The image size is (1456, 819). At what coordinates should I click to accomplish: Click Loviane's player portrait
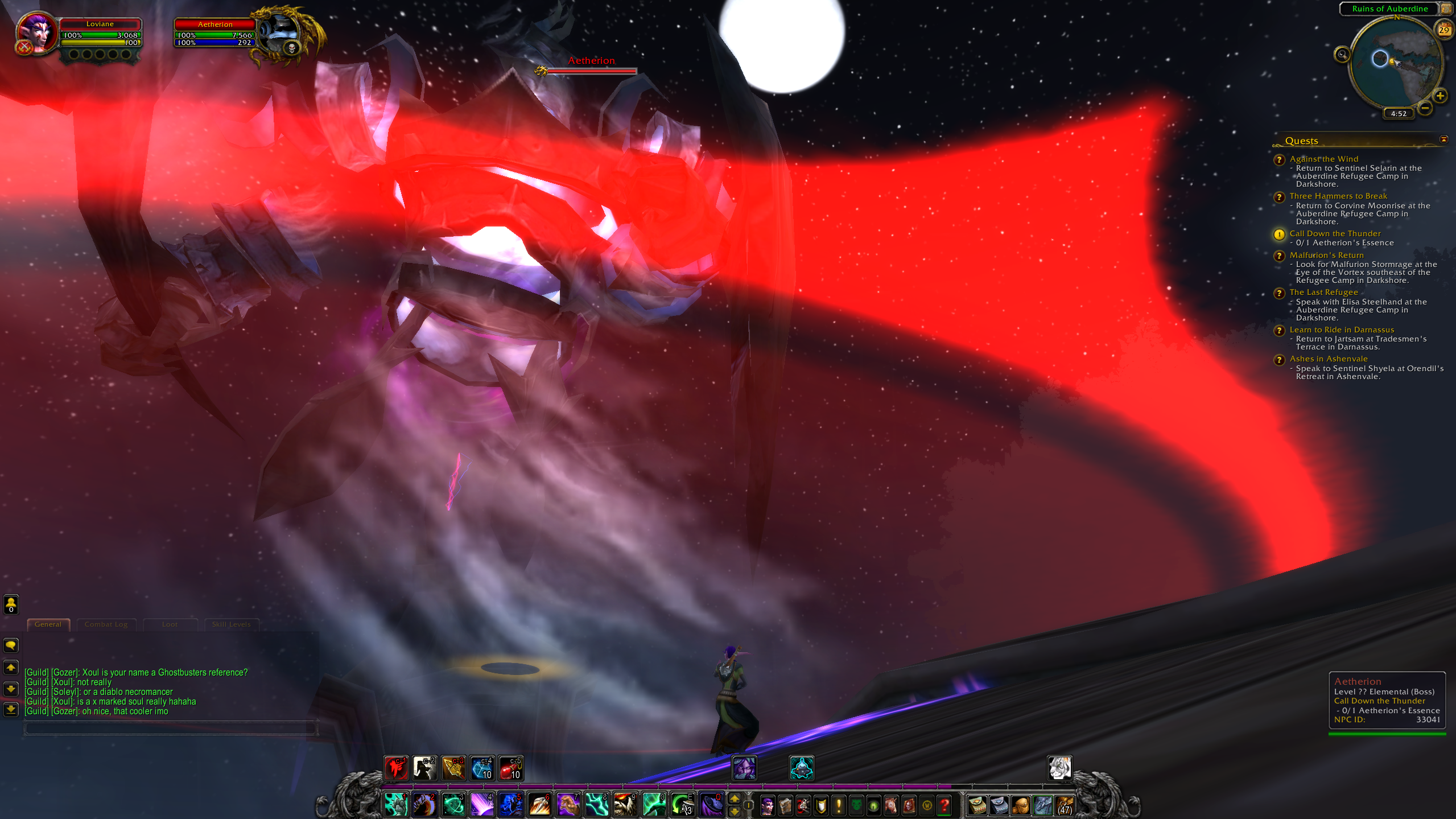[x=37, y=33]
